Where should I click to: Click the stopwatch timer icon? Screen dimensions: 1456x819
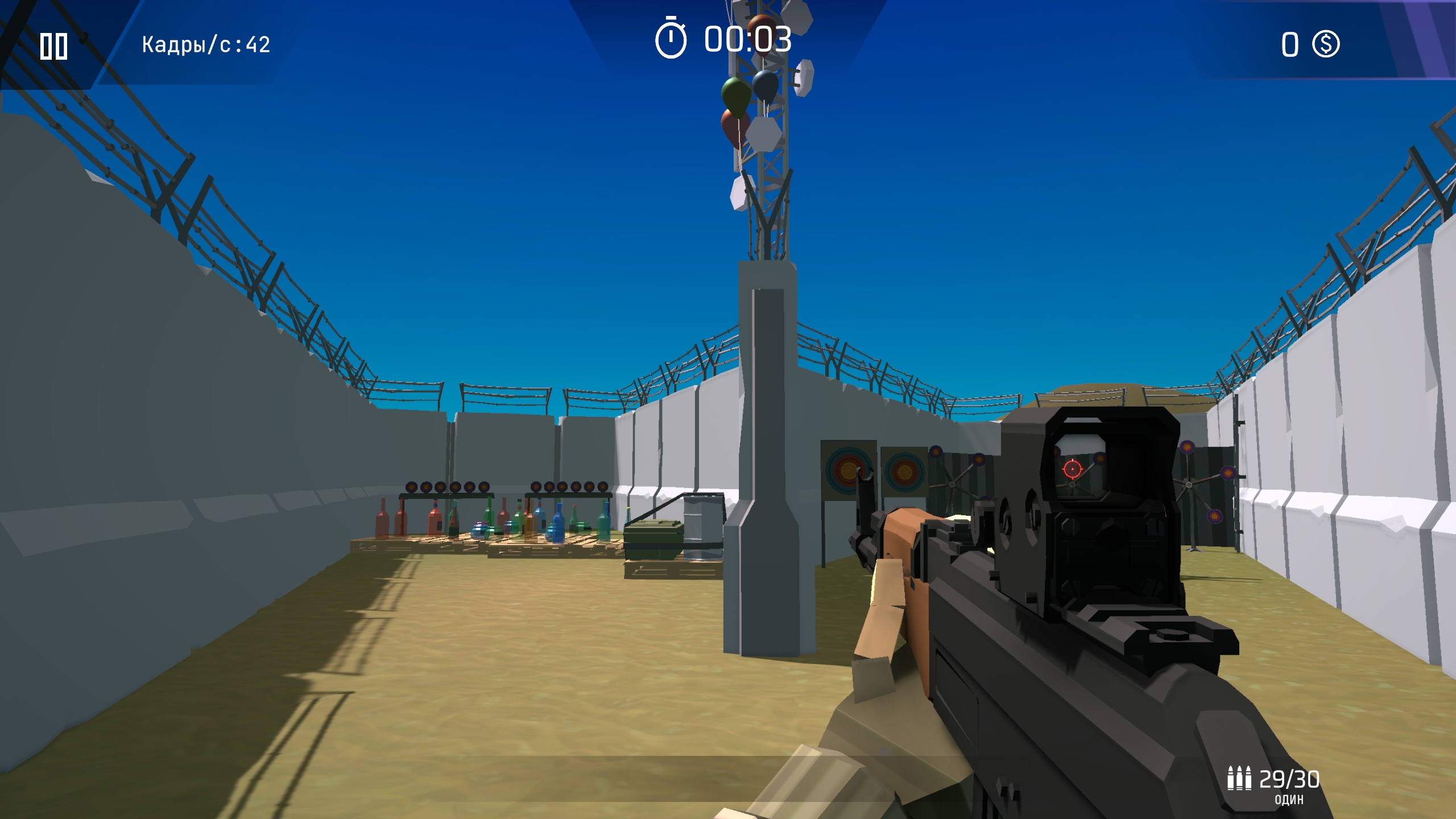coord(670,40)
